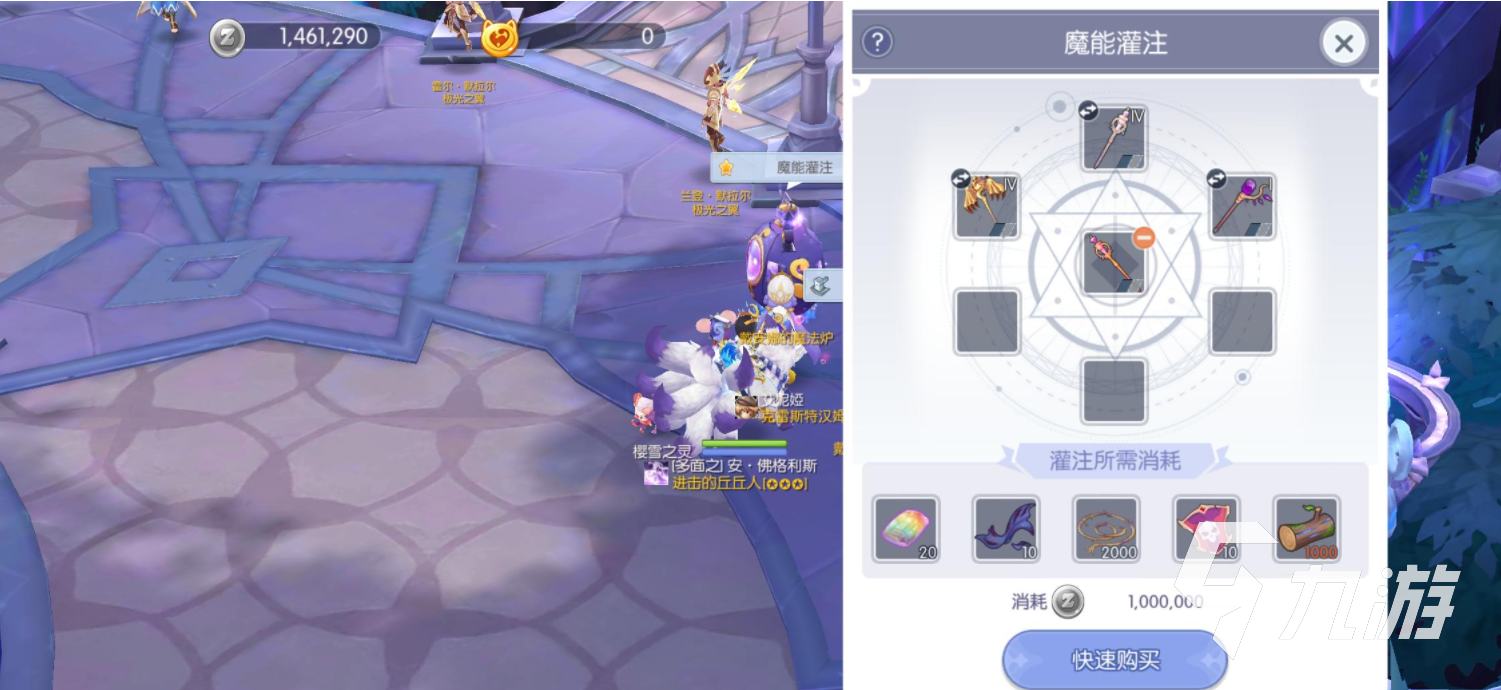Choose the 魔能灌注 star option in the scene menu
Image resolution: width=1501 pixels, height=690 pixels.
[x=777, y=167]
